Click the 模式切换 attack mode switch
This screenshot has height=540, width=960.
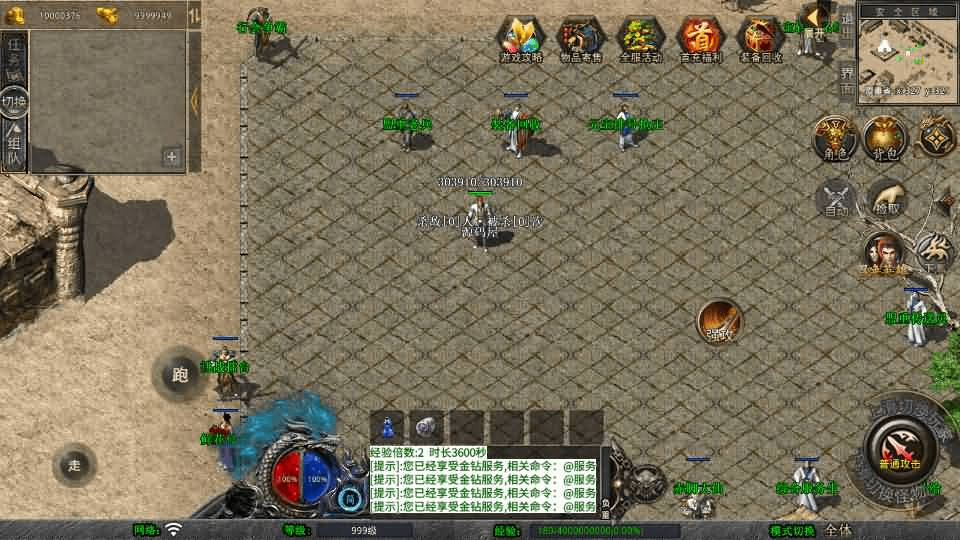(792, 530)
